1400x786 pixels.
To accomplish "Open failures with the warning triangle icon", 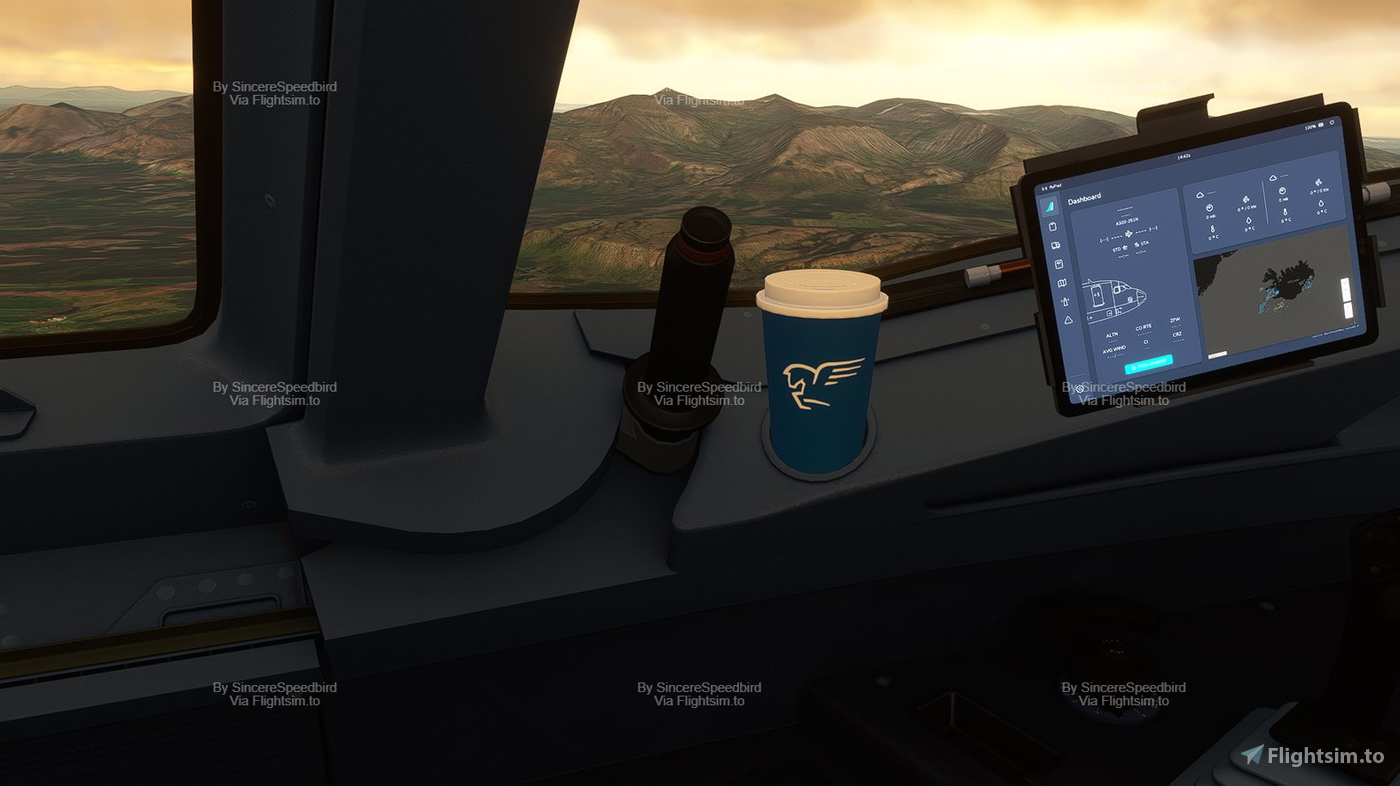I will pyautogui.click(x=1068, y=320).
